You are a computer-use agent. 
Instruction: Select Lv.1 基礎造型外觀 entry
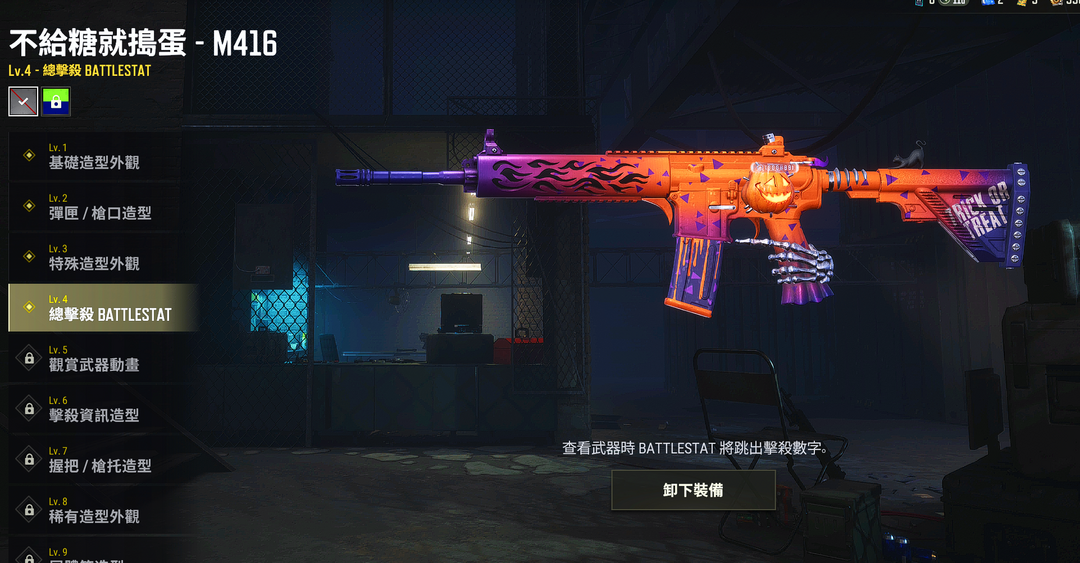(100, 156)
